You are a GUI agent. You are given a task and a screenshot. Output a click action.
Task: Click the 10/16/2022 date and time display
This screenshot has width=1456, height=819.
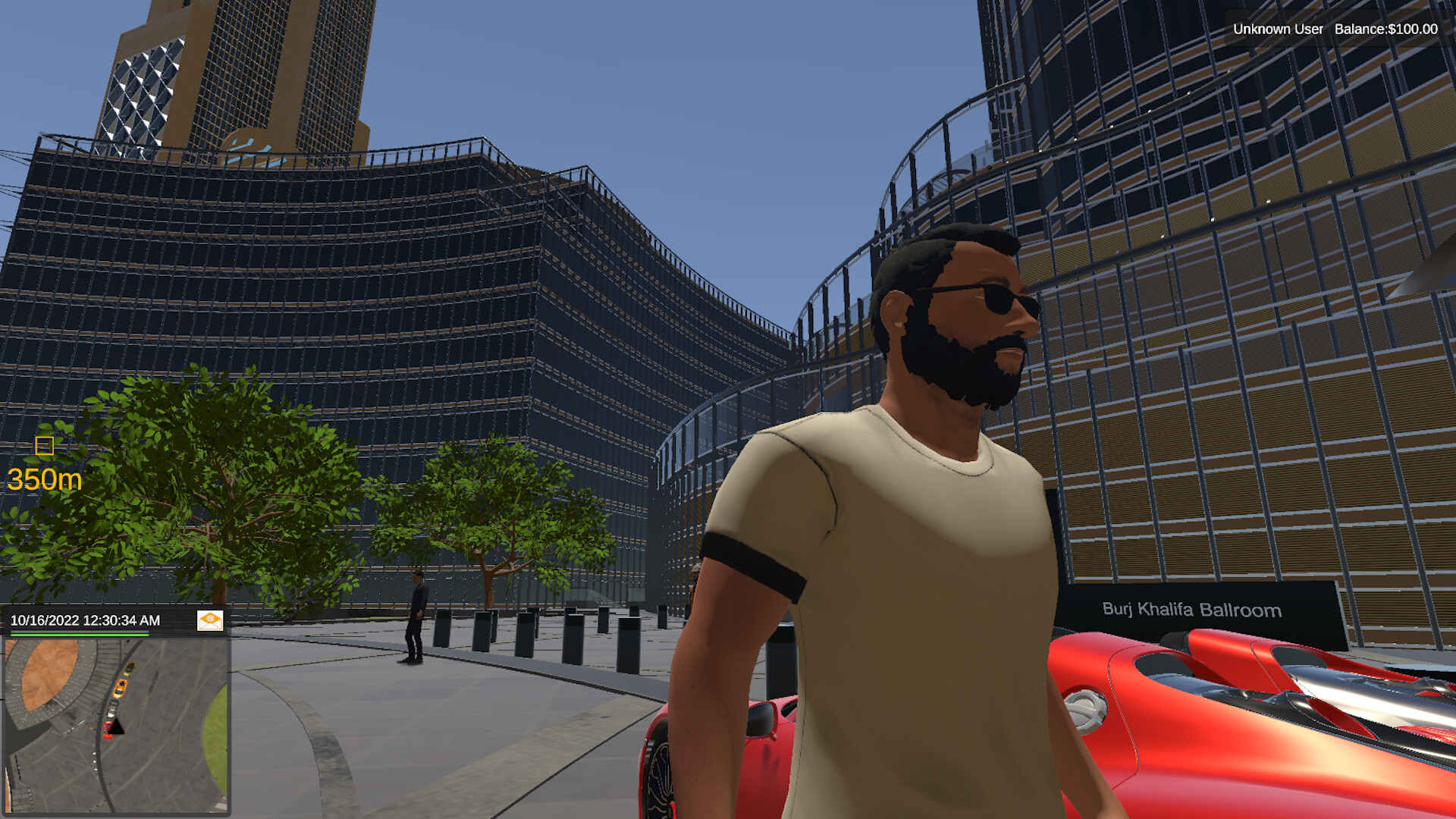83,621
